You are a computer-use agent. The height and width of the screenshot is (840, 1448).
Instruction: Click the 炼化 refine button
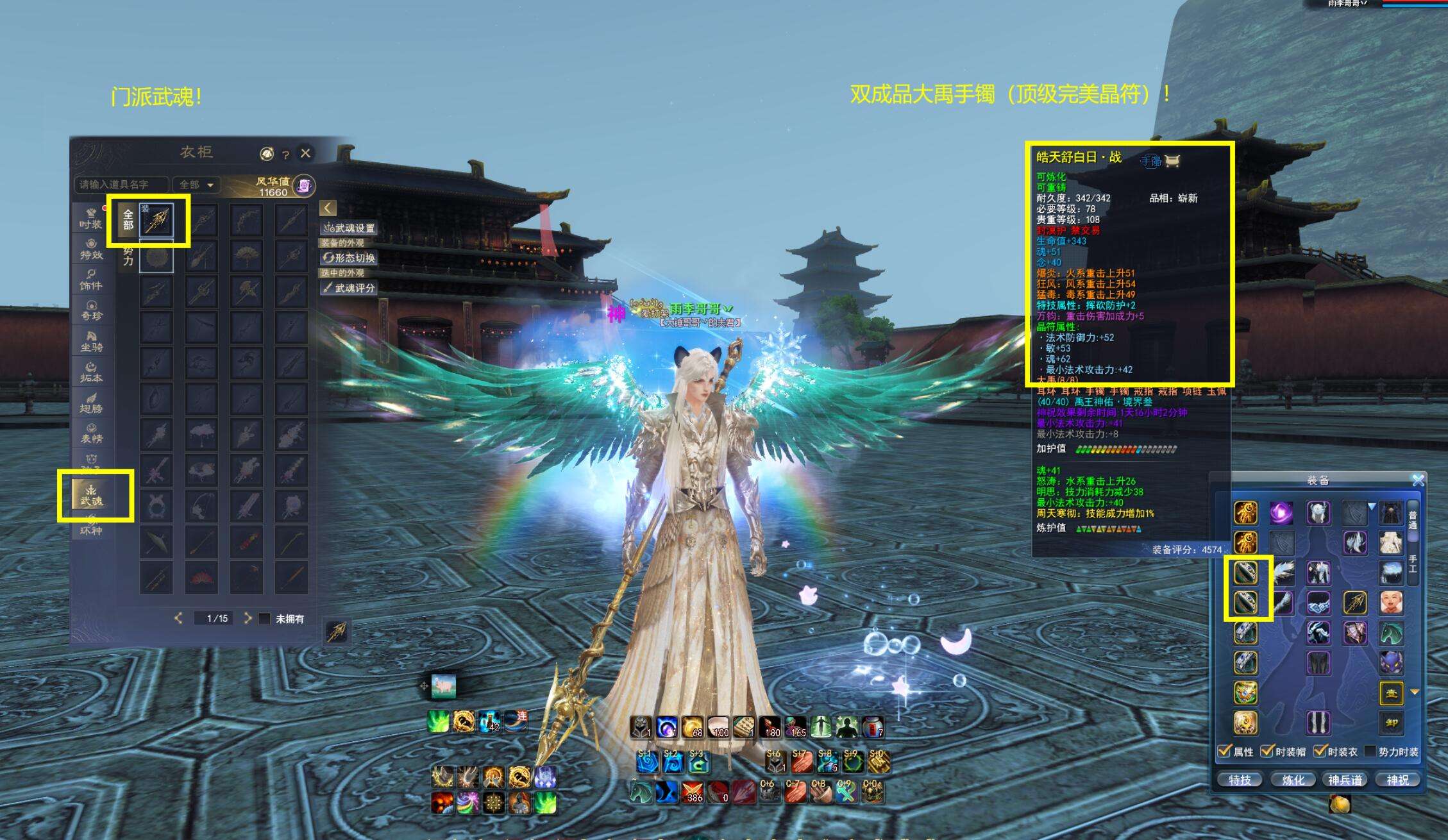coord(1293,780)
